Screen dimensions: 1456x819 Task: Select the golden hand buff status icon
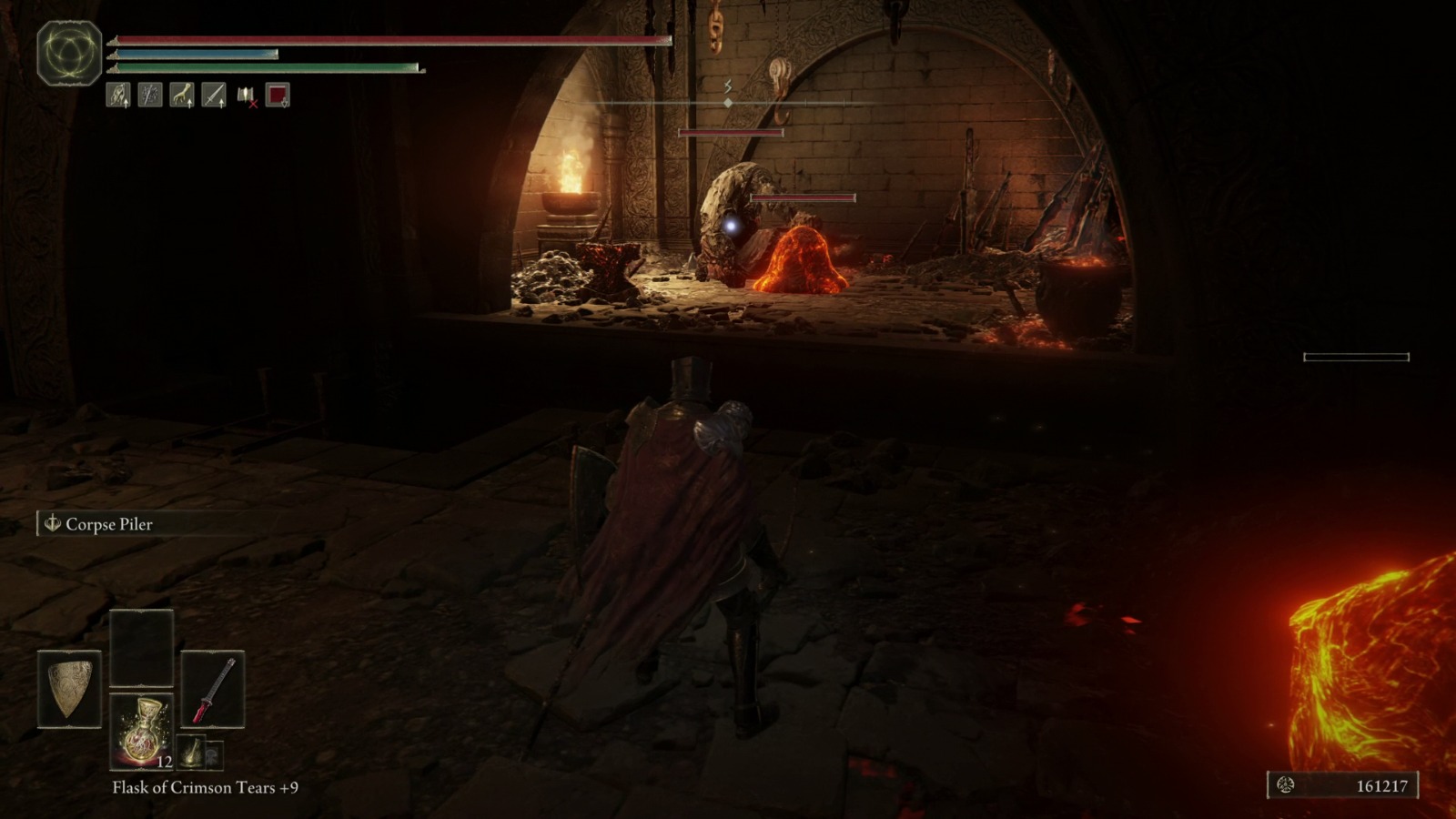click(x=180, y=96)
